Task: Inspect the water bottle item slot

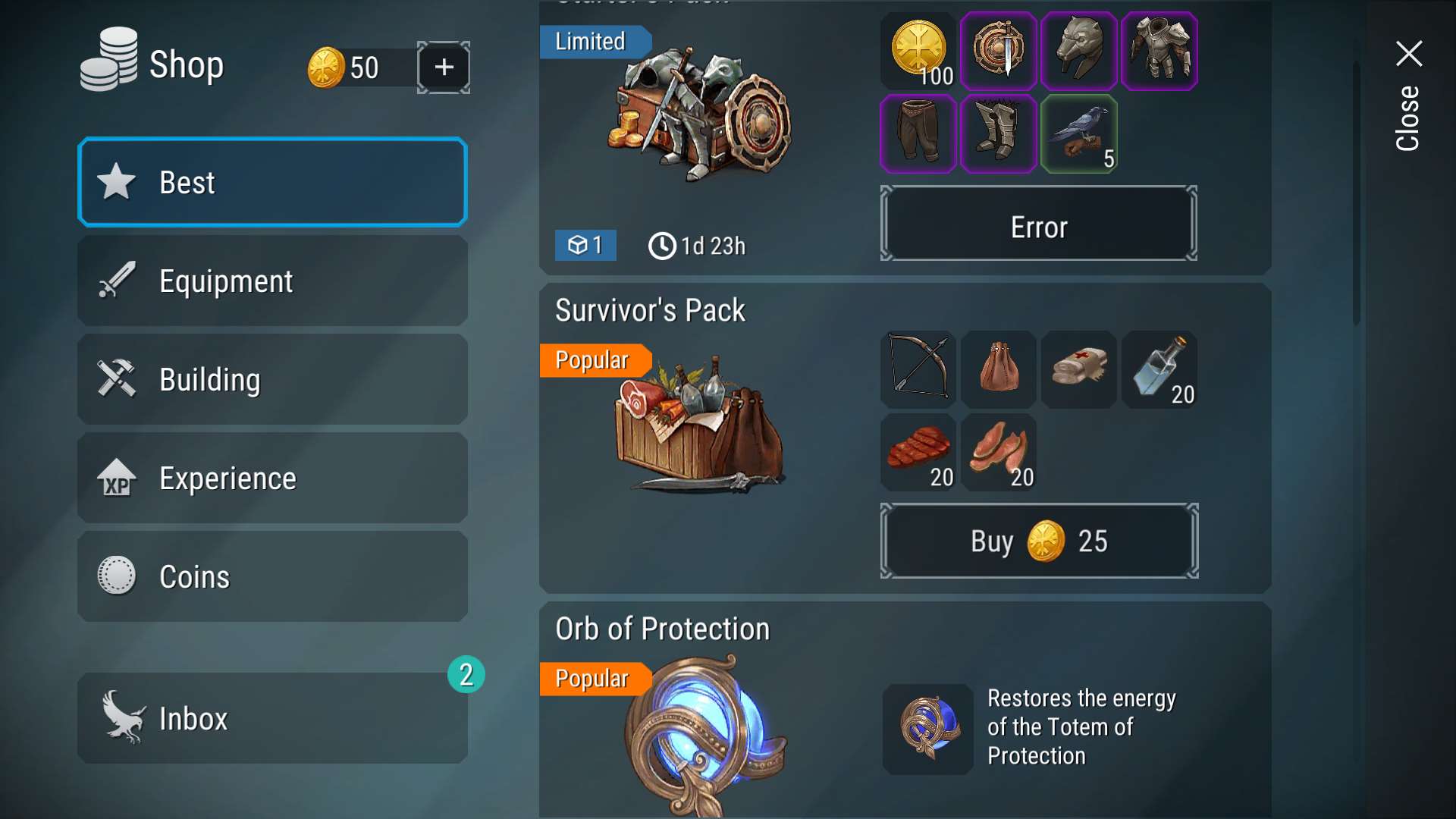Action: click(x=1159, y=369)
